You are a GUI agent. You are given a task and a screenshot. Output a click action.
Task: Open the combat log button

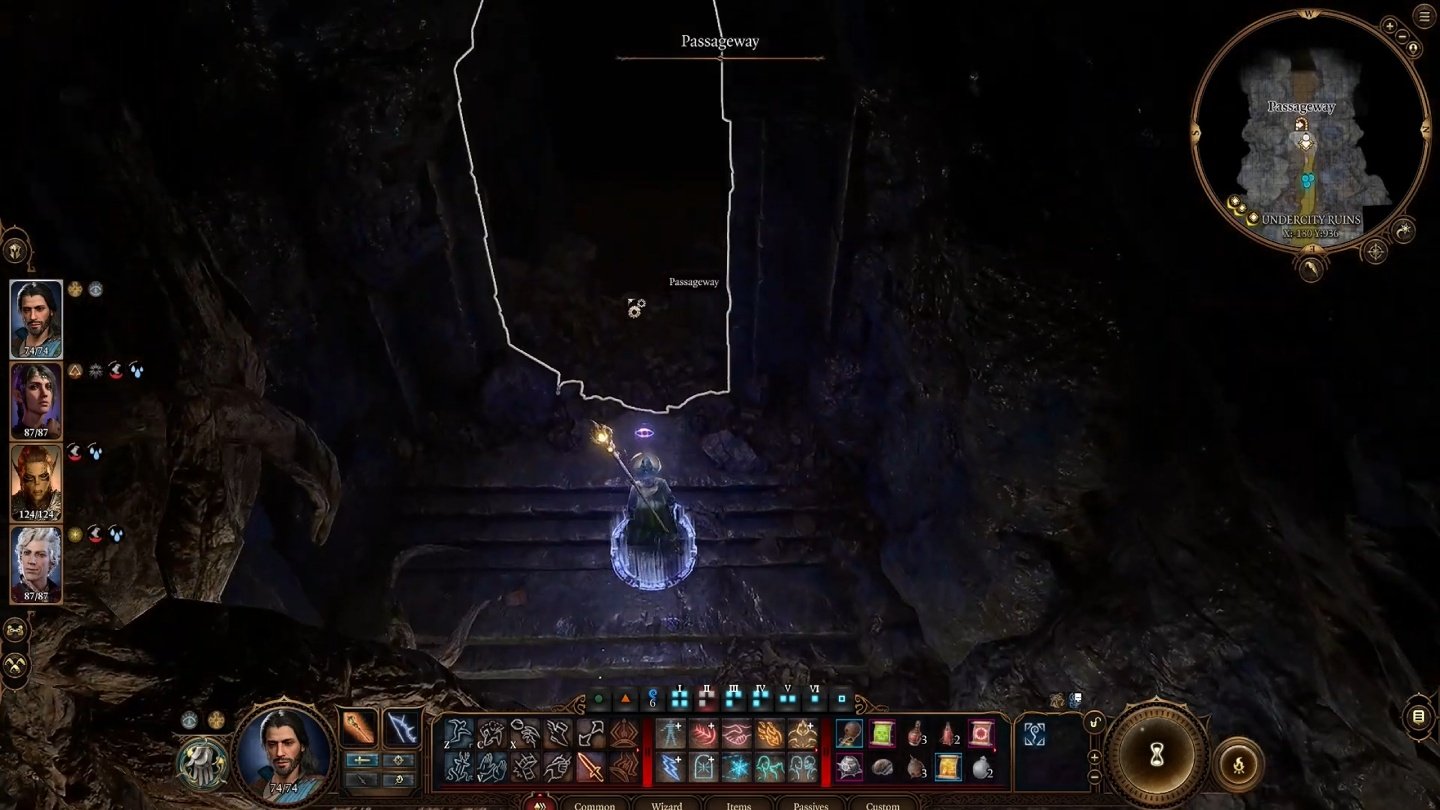pos(1418,716)
